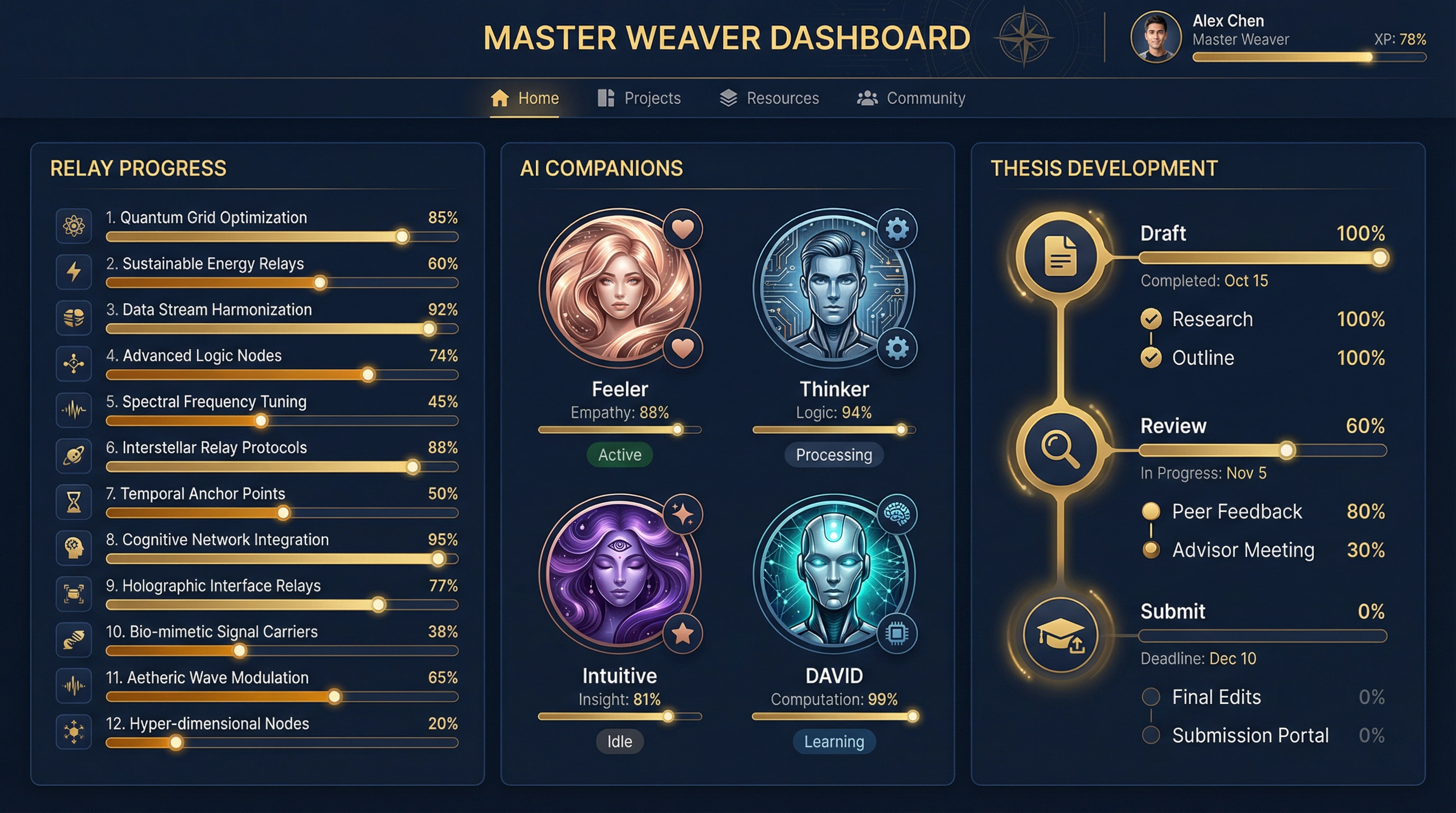This screenshot has height=813, width=1456.
Task: Click the Temporal Anchor Points hourglass icon
Action: [74, 501]
